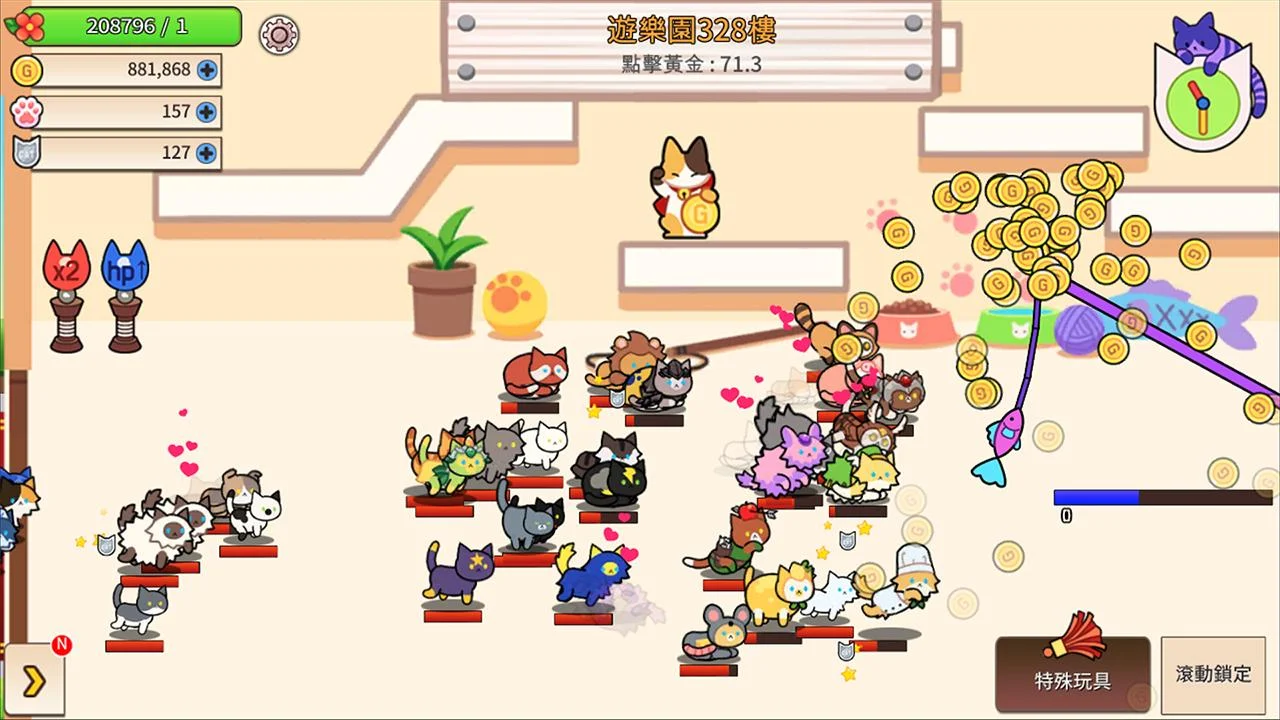Toggle 滾動鎖定 scroll lock

1213,674
